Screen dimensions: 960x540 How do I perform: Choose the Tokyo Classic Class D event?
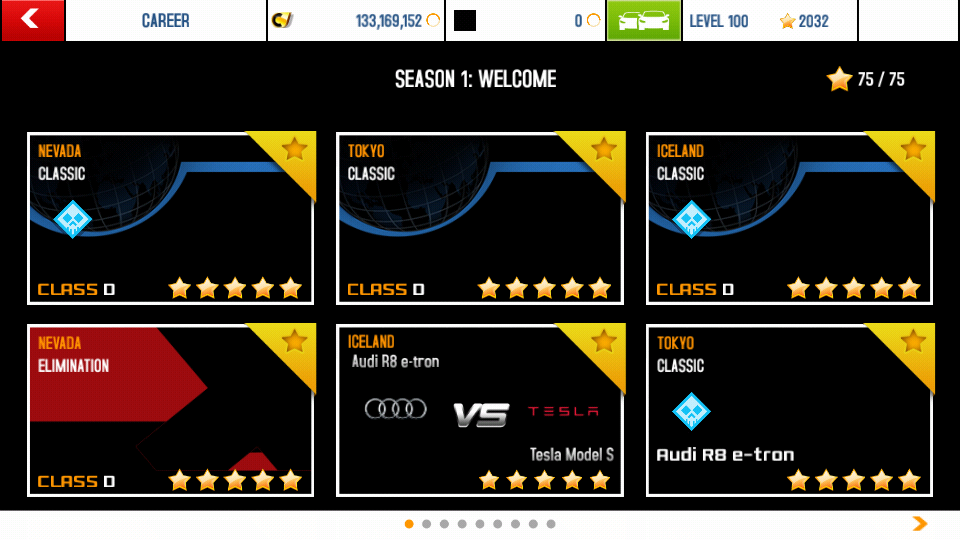point(480,218)
